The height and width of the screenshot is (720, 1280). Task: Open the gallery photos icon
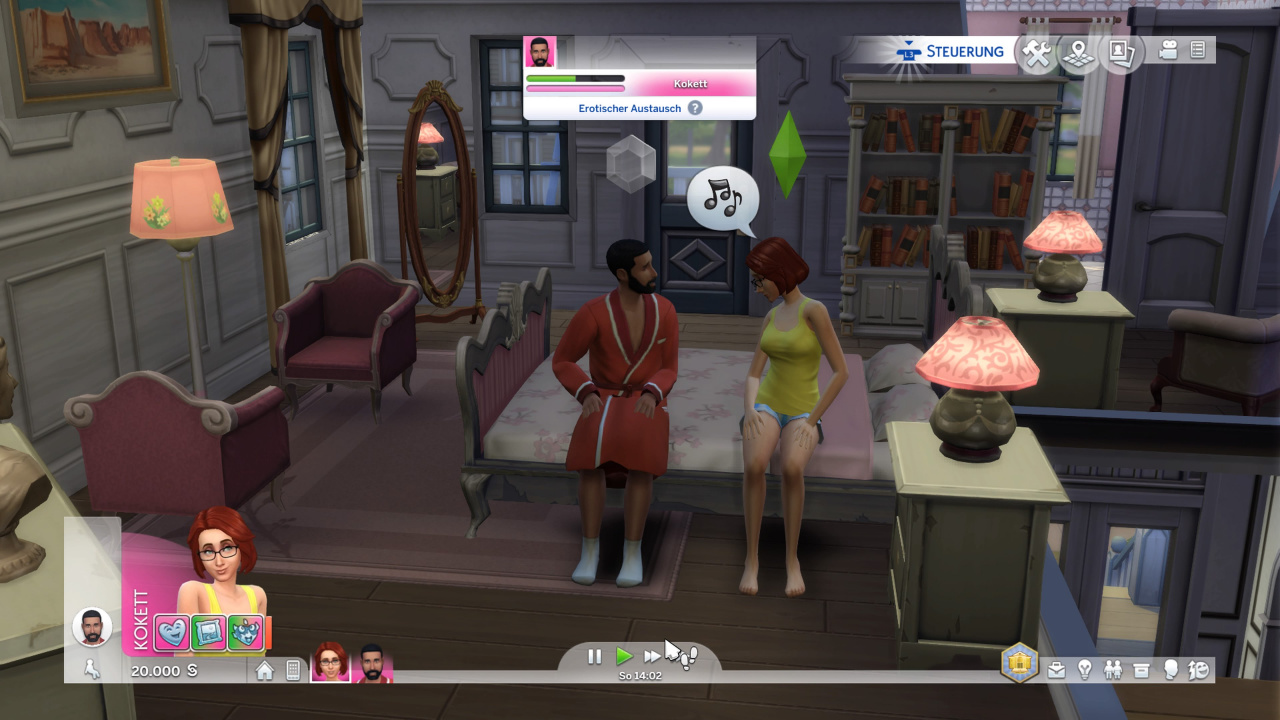click(x=1121, y=54)
